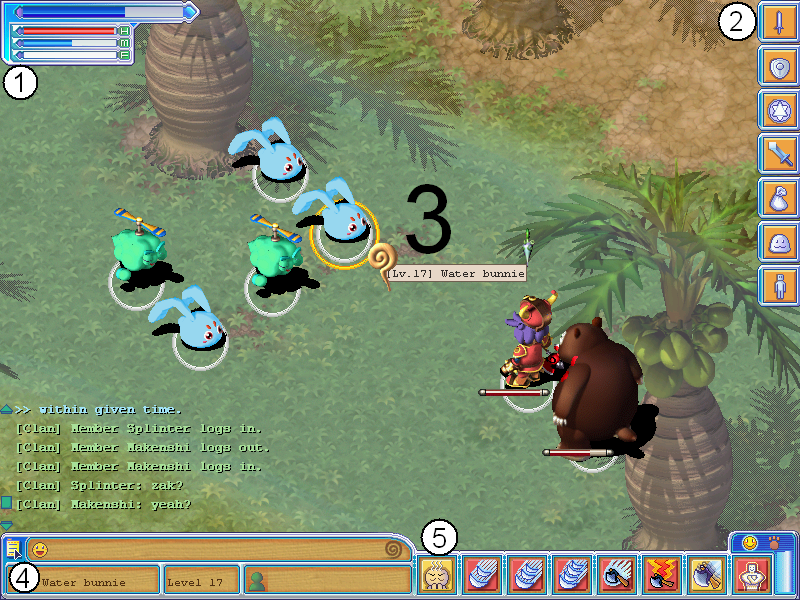Open the chat emoticon picker
This screenshot has width=800, height=600.
[39, 549]
